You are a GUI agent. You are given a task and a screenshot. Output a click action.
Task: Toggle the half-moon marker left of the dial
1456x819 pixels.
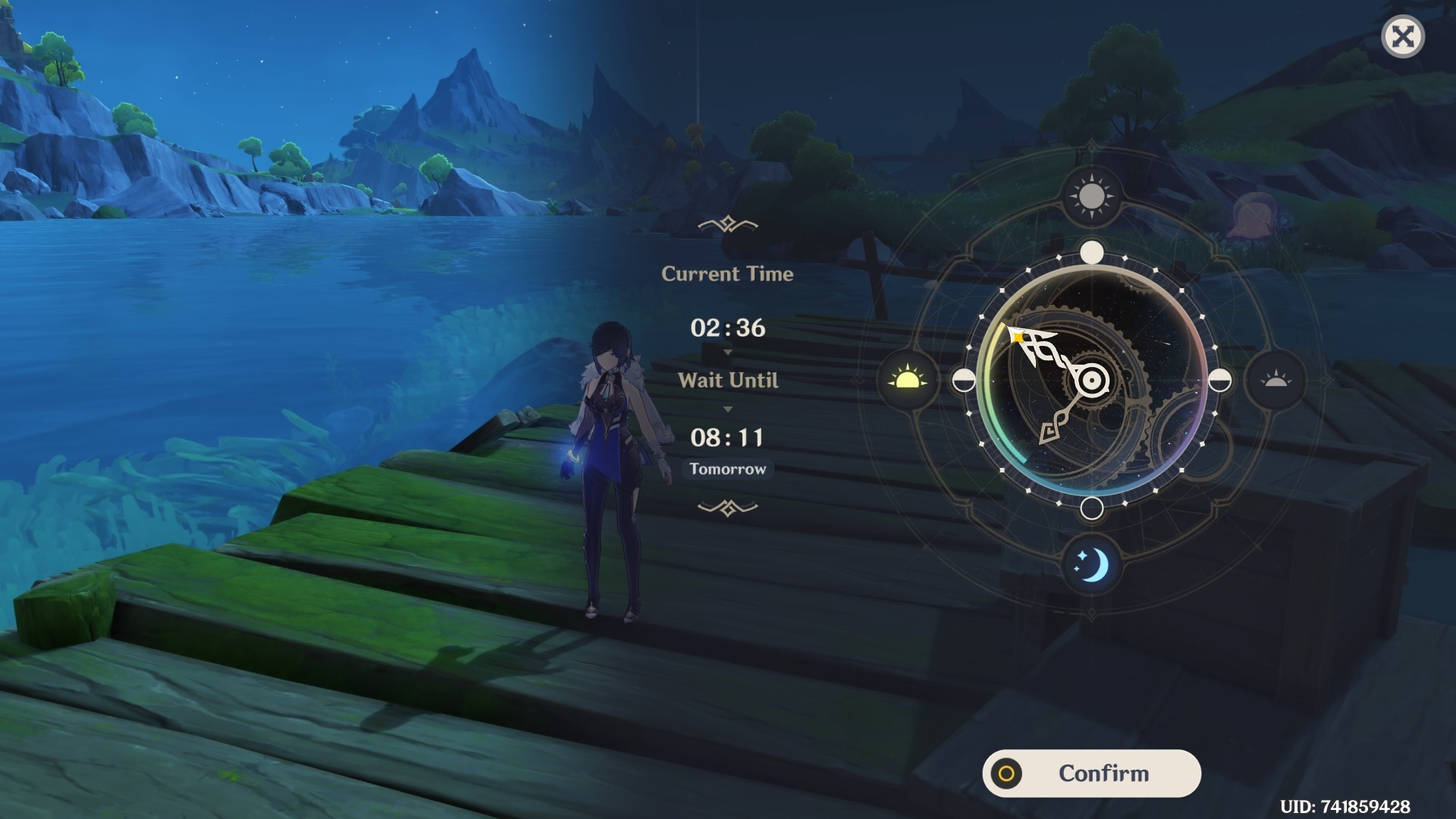(x=963, y=381)
